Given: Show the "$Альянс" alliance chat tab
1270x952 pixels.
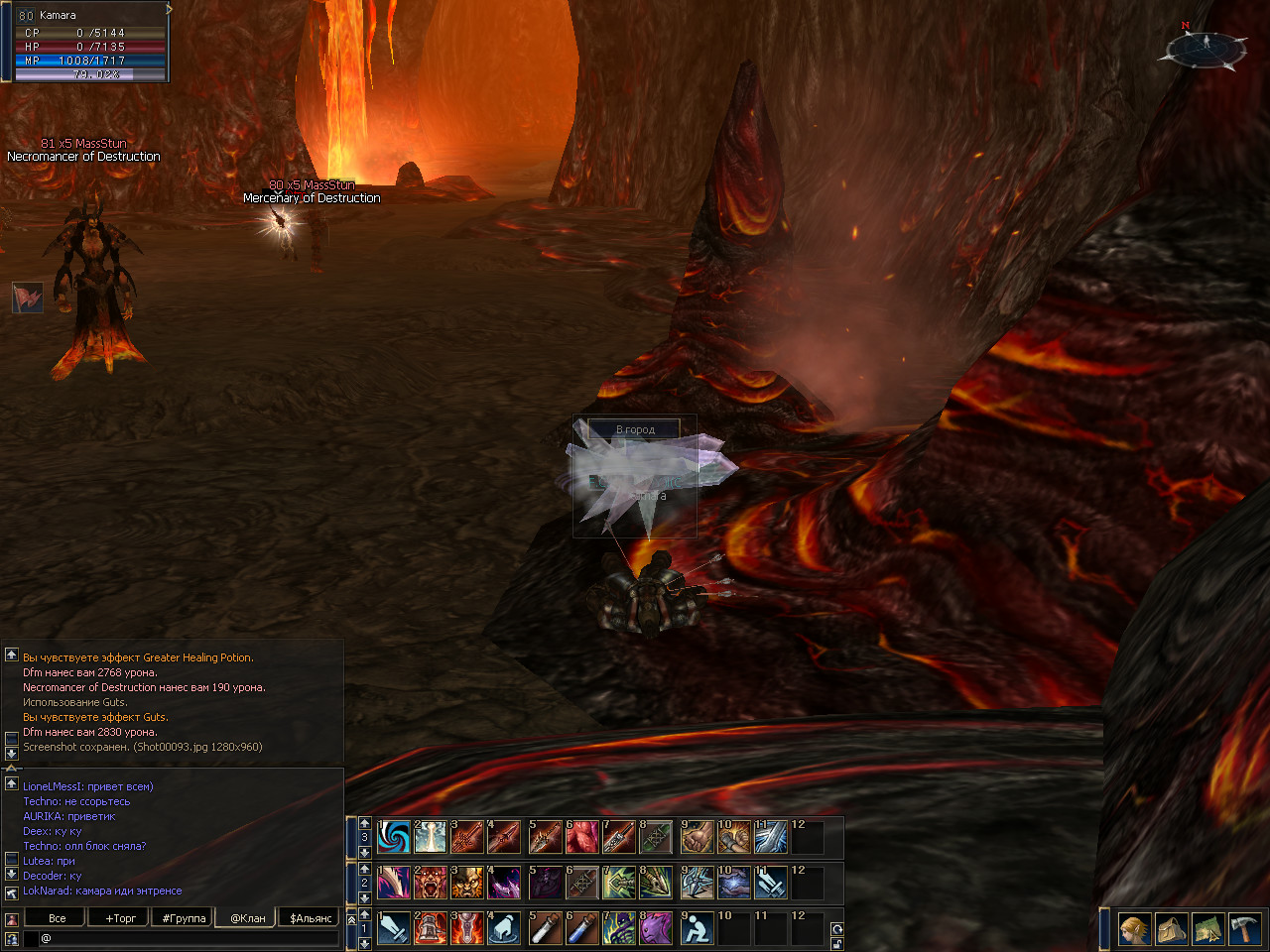Looking at the screenshot, I should point(311,918).
